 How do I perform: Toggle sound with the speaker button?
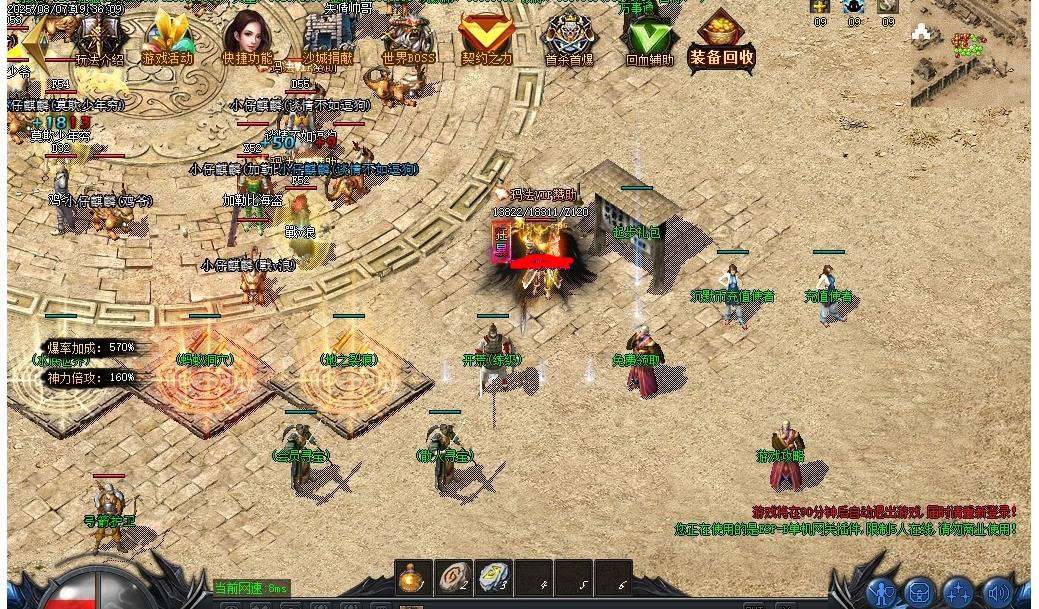[997, 593]
